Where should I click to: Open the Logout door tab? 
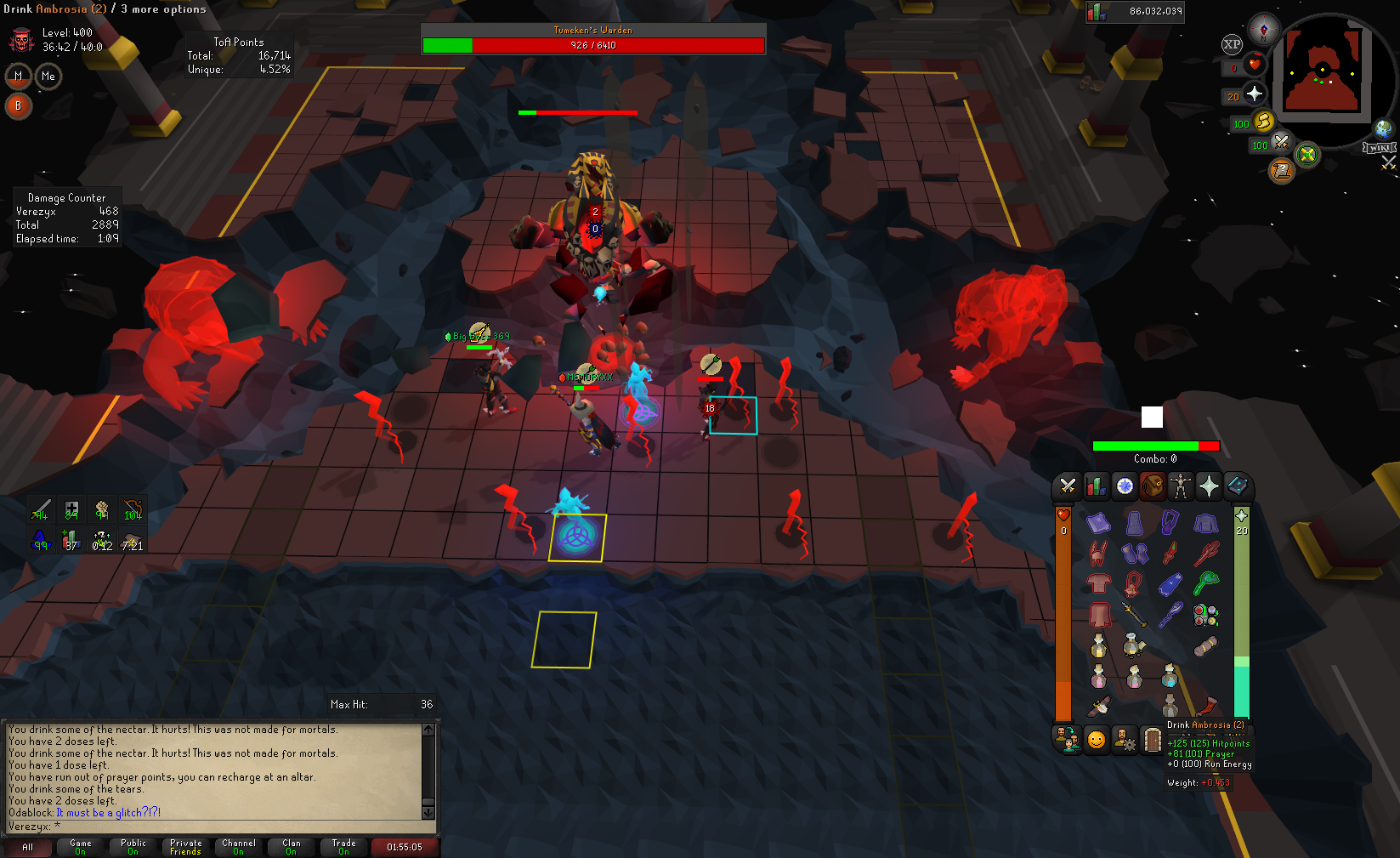click(1153, 740)
